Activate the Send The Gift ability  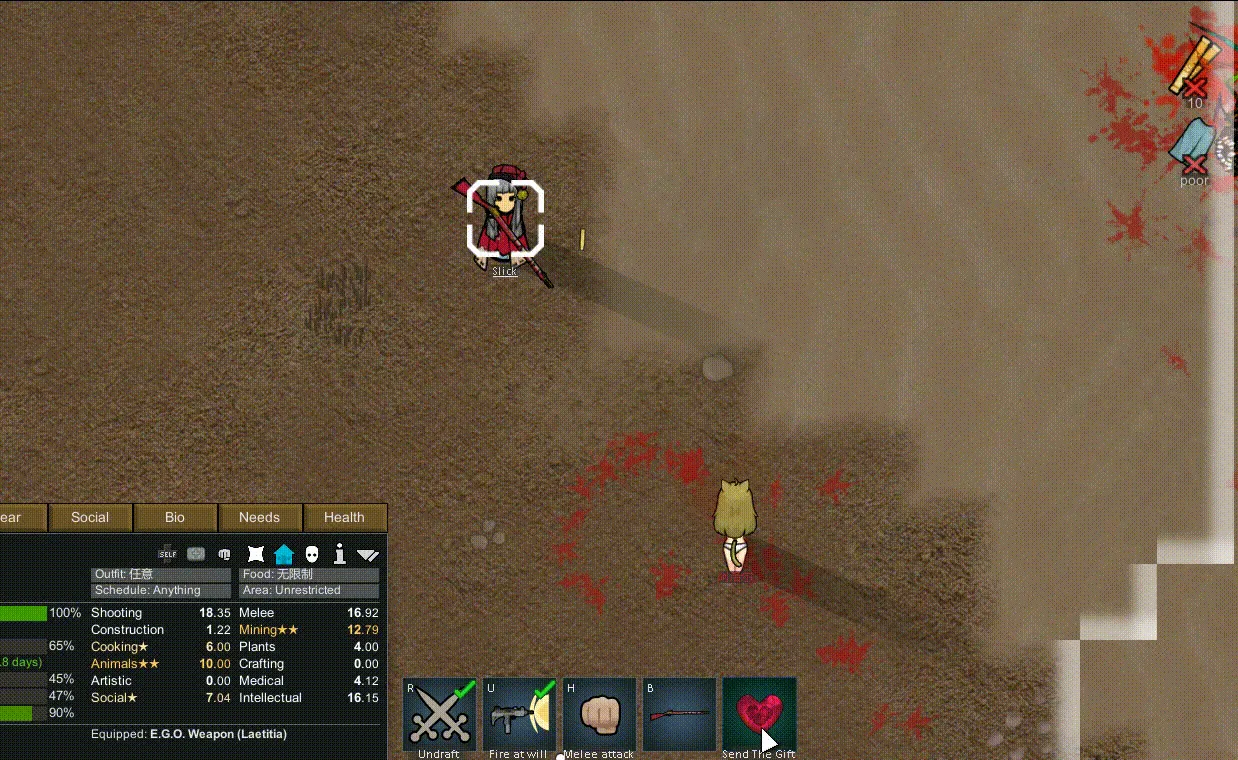[760, 714]
